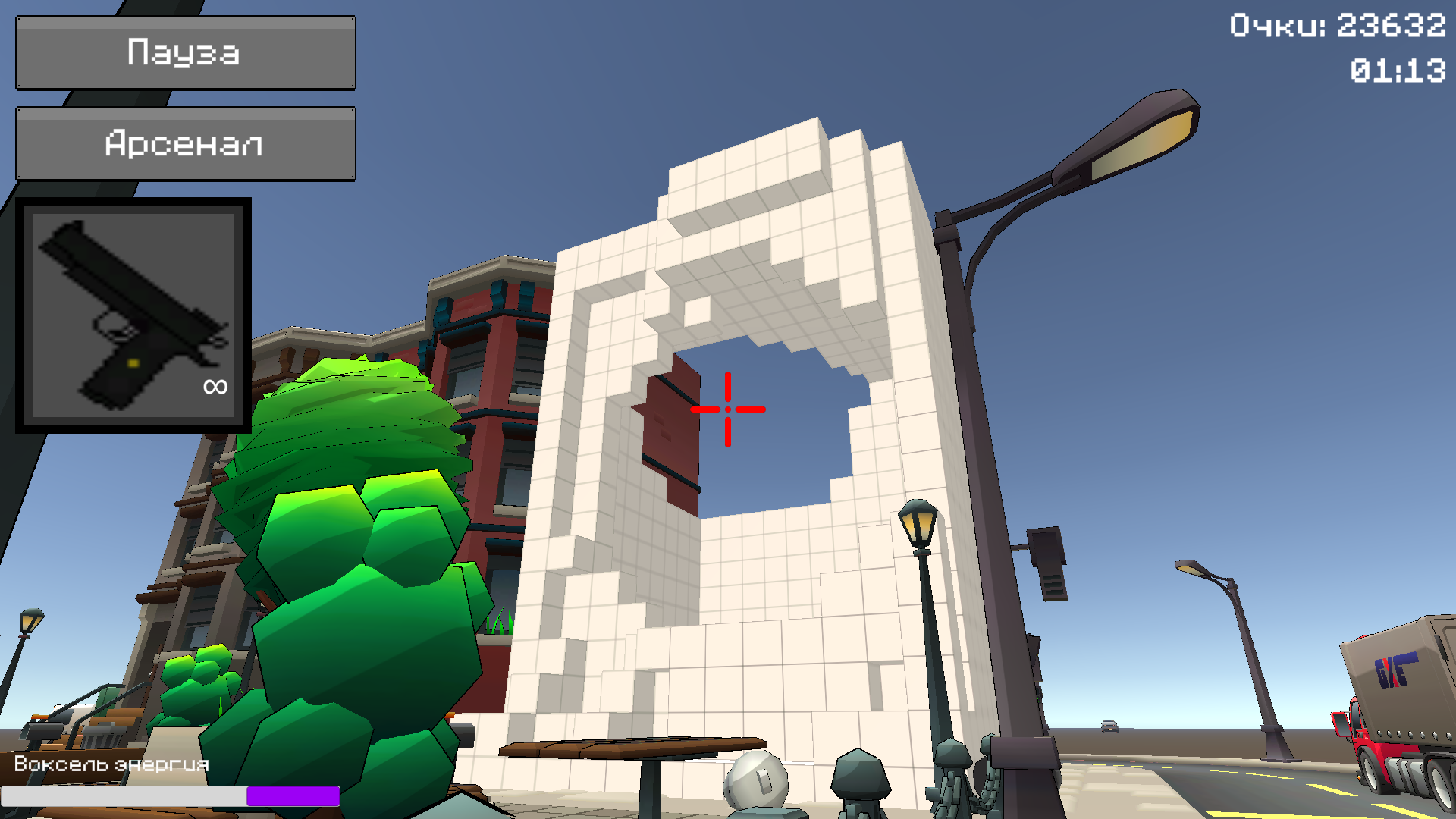
Task: Click the red crosshair in screen center
Action: [x=729, y=409]
